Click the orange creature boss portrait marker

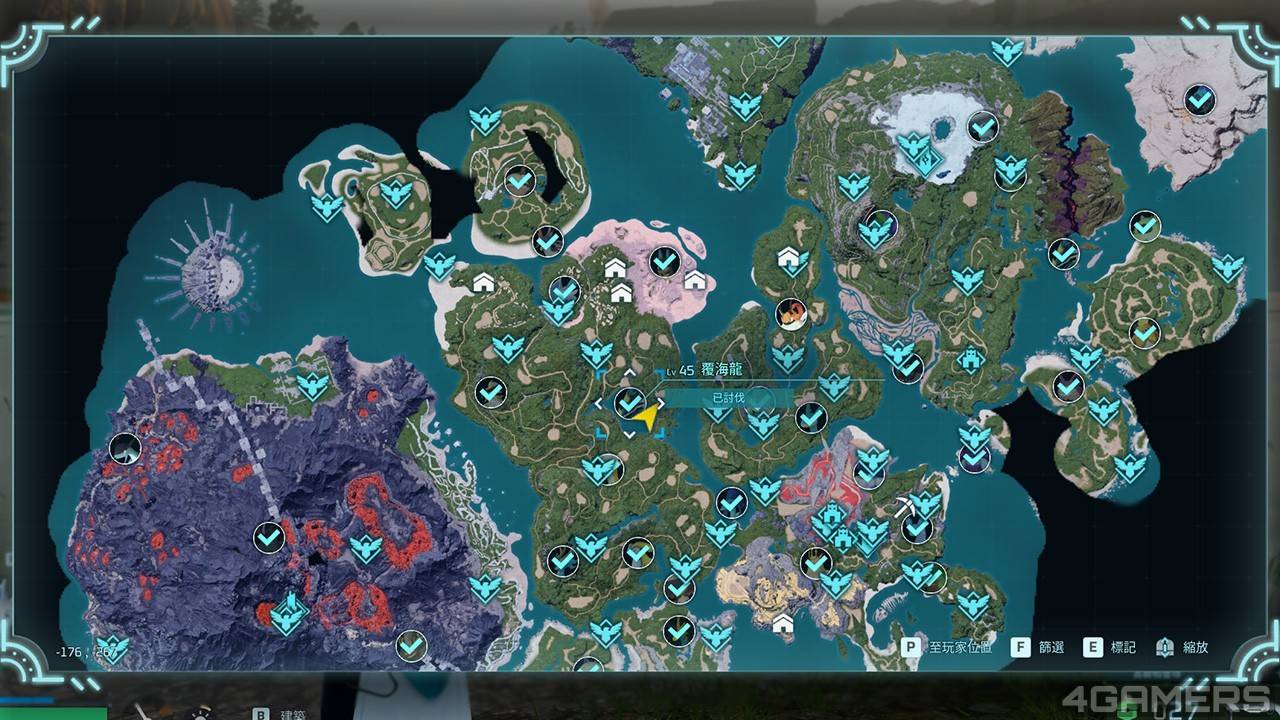[x=791, y=314]
